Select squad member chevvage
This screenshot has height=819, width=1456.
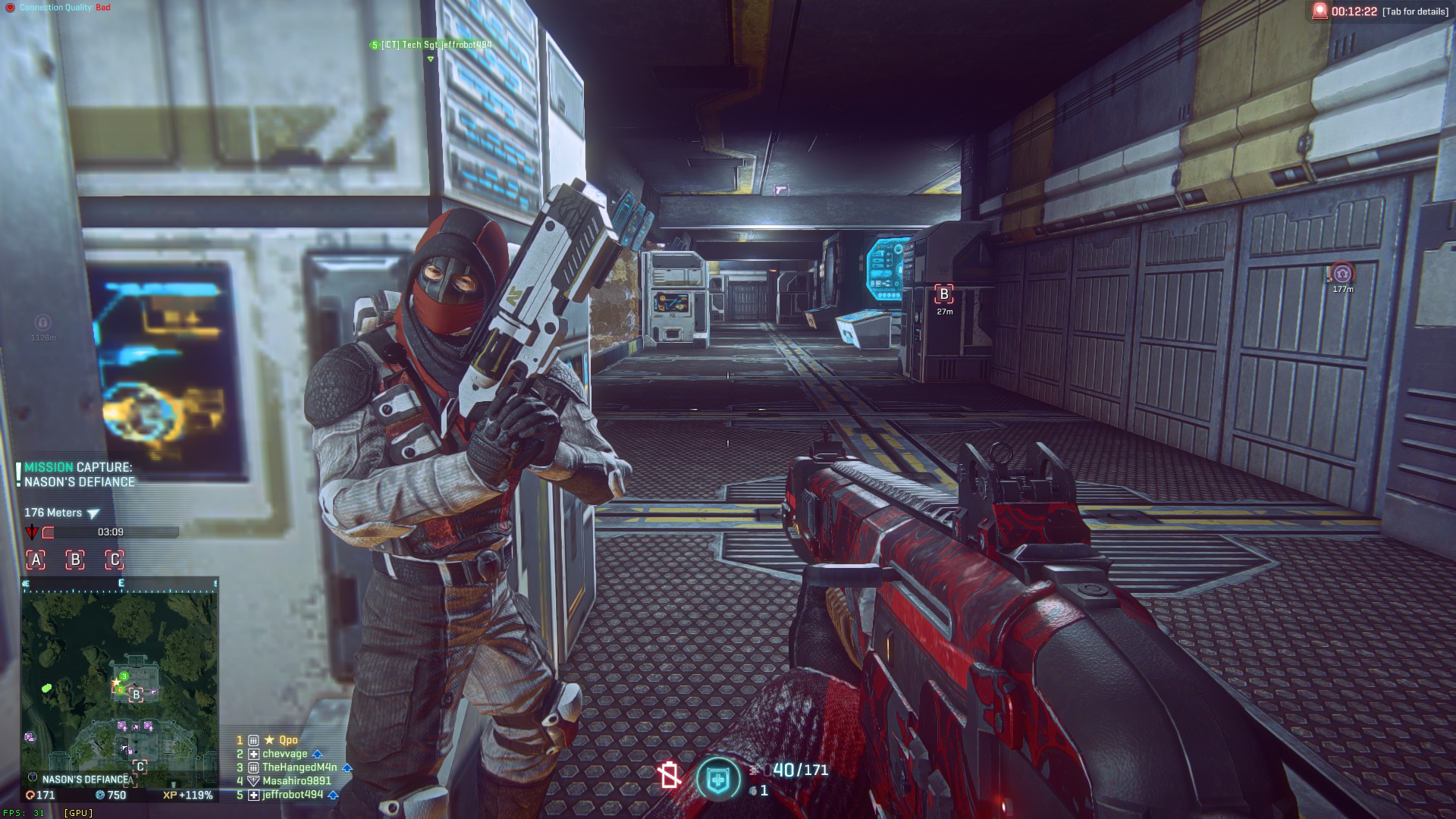[285, 754]
